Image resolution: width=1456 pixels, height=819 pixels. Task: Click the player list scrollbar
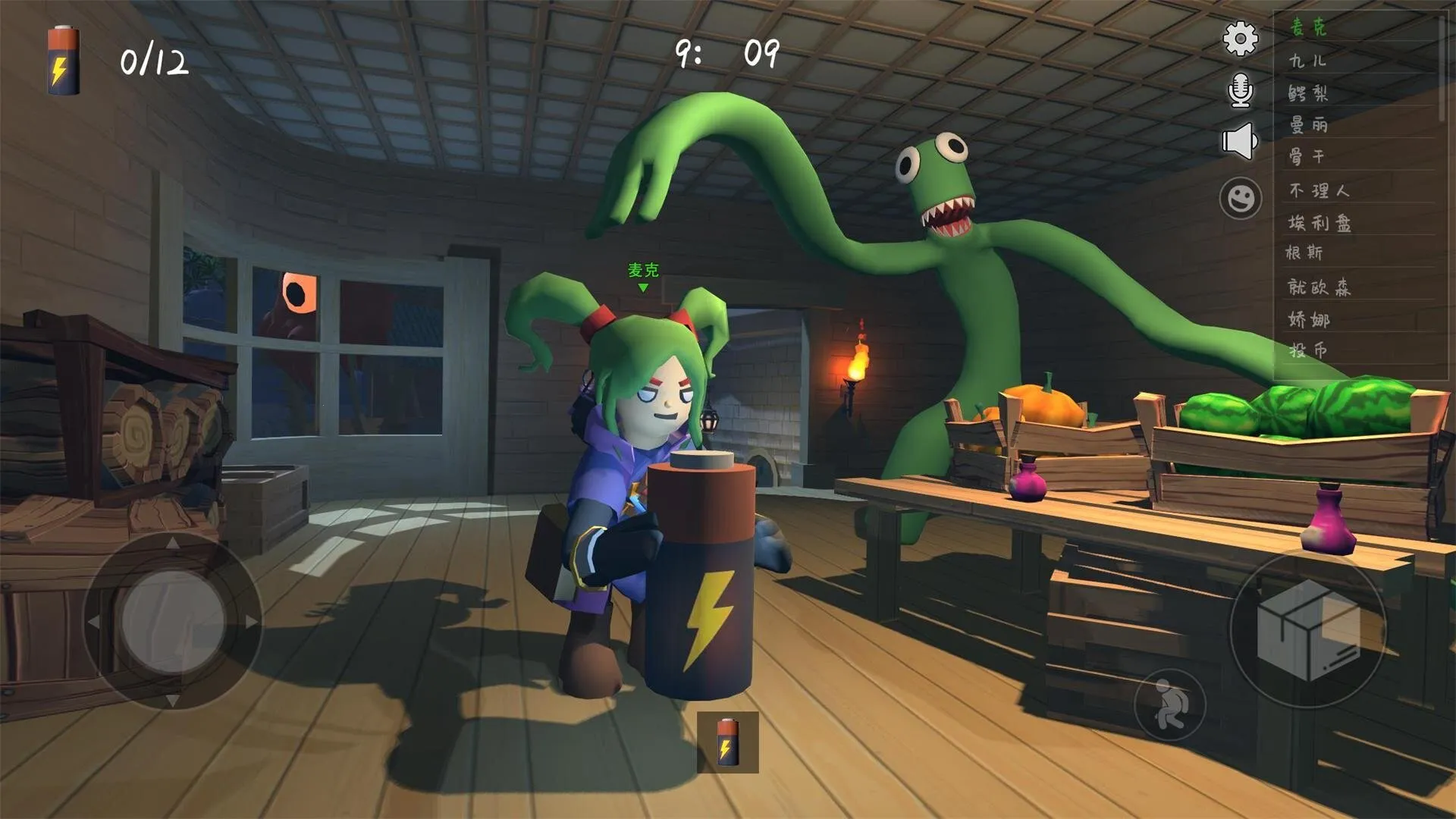tap(1442, 68)
